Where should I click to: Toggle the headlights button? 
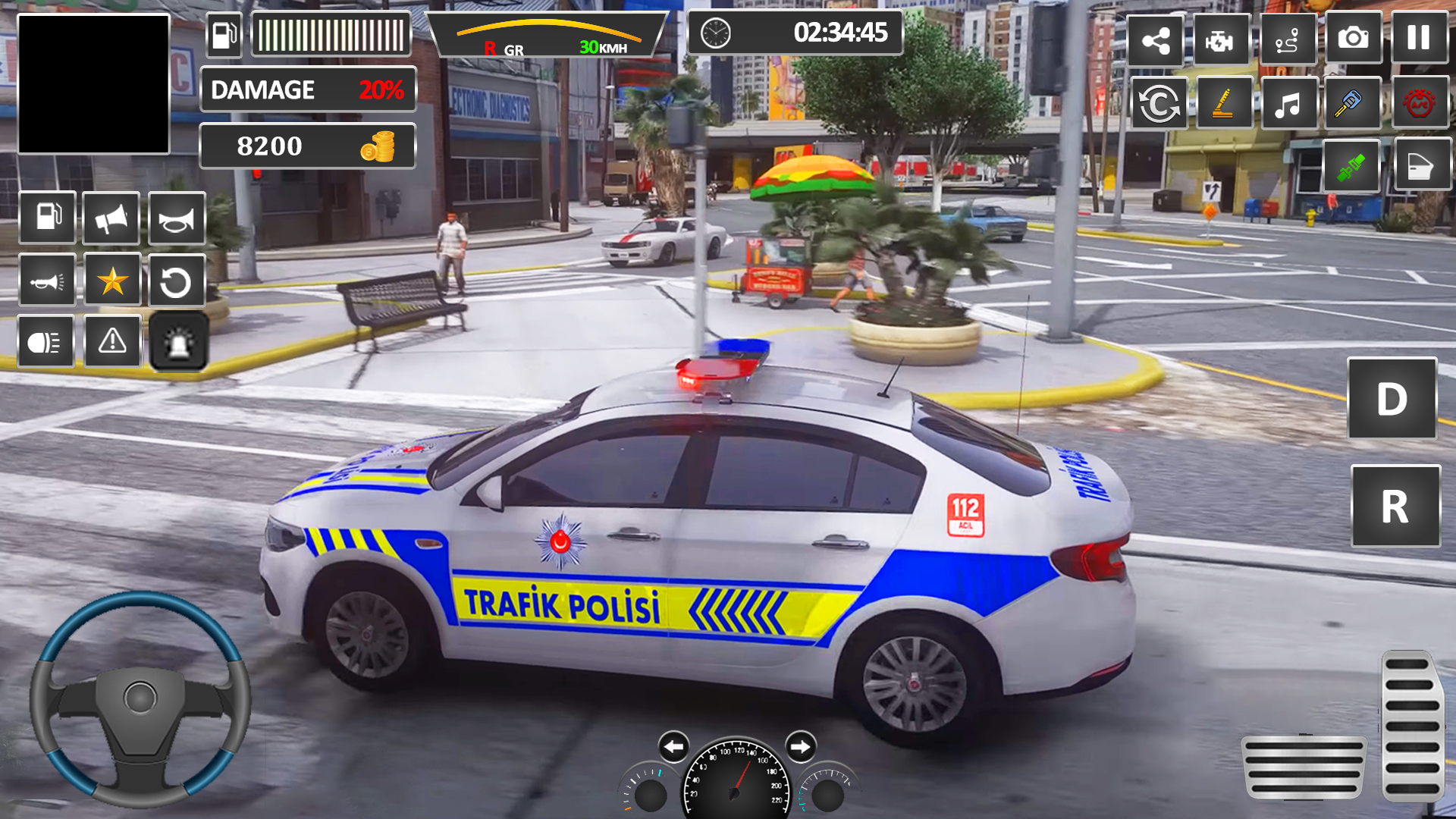[45, 343]
